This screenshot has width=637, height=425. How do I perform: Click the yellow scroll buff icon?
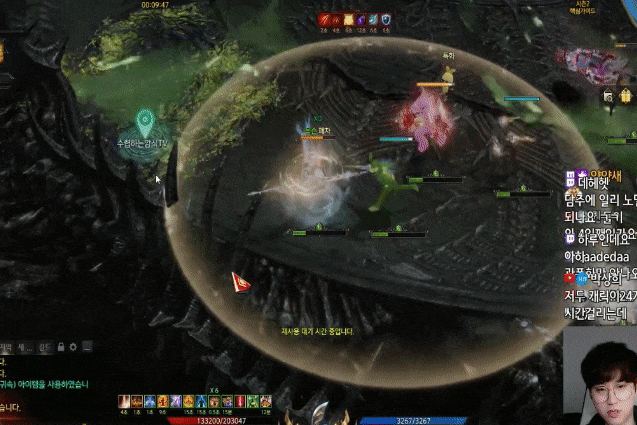tap(349, 19)
